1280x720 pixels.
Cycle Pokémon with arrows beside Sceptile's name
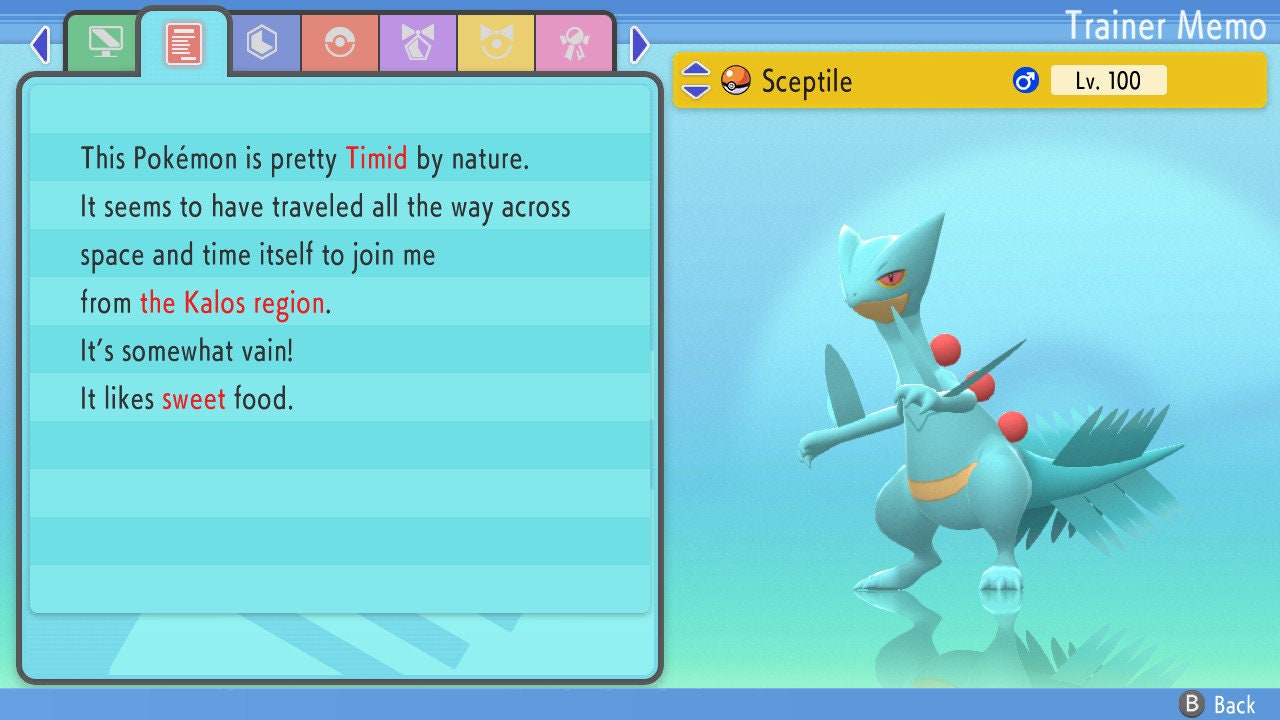695,80
